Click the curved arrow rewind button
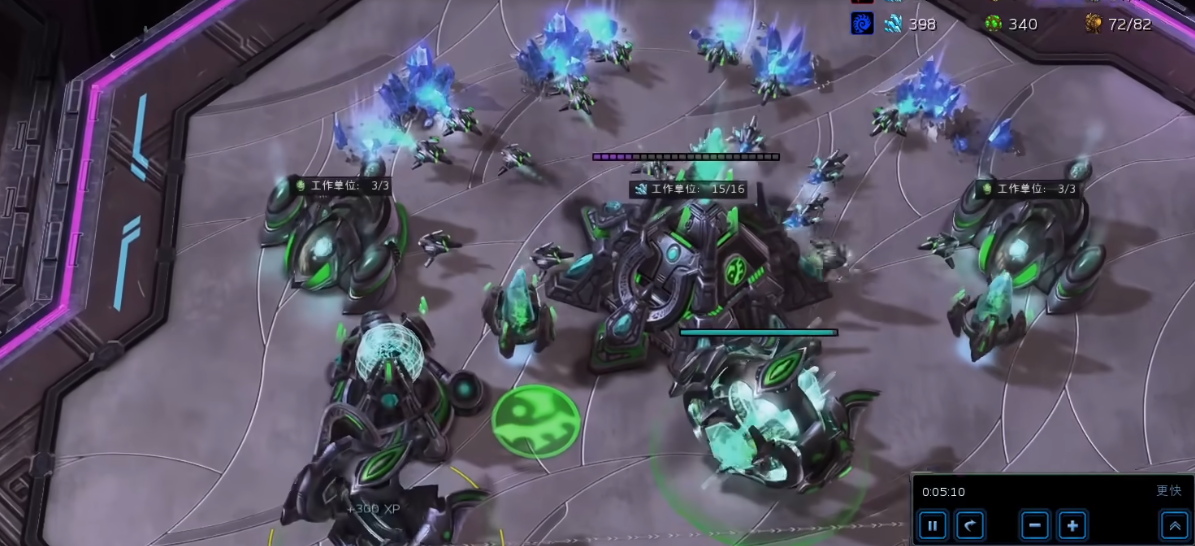Image resolution: width=1195 pixels, height=546 pixels. (x=970, y=525)
